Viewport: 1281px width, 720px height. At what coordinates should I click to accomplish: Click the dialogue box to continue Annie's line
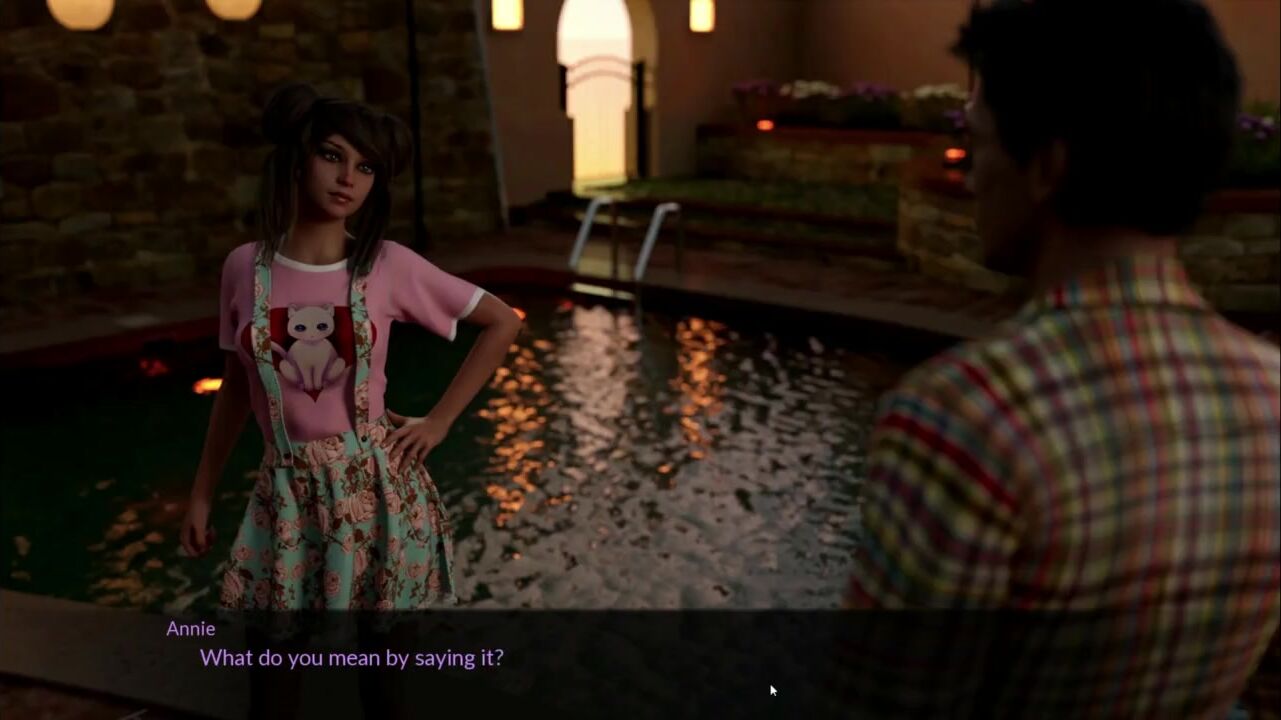pyautogui.click(x=640, y=662)
